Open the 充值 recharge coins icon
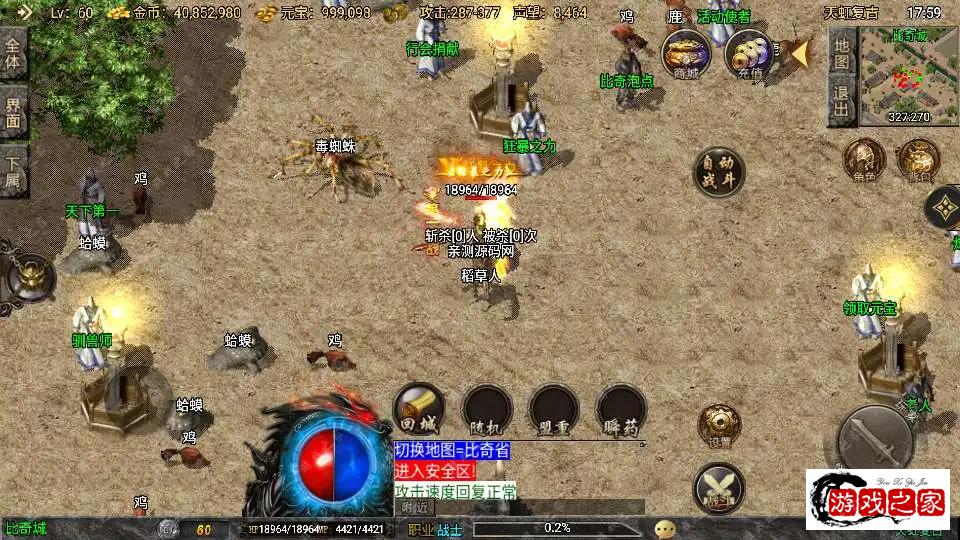Screen dimensions: 960x540 click(x=748, y=52)
